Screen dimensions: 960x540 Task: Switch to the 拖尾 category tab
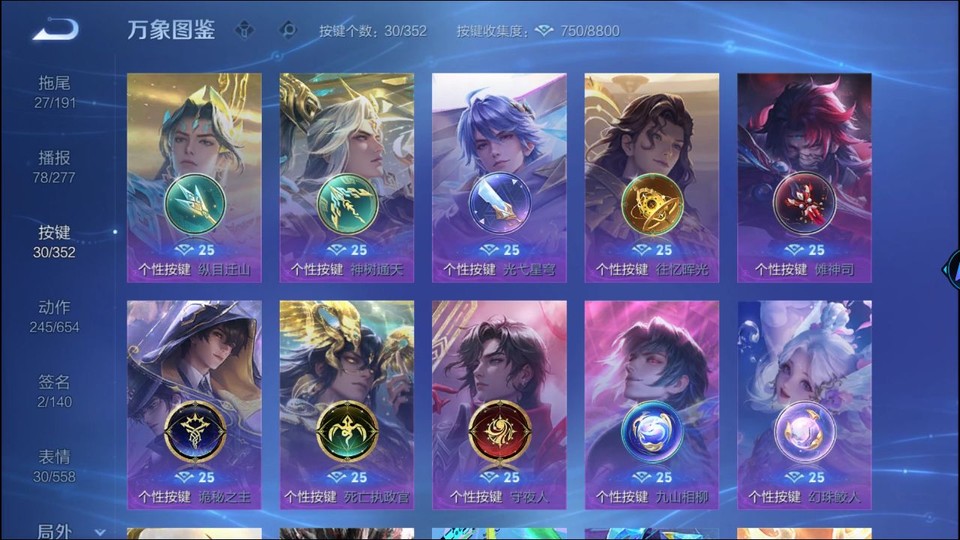click(x=55, y=91)
